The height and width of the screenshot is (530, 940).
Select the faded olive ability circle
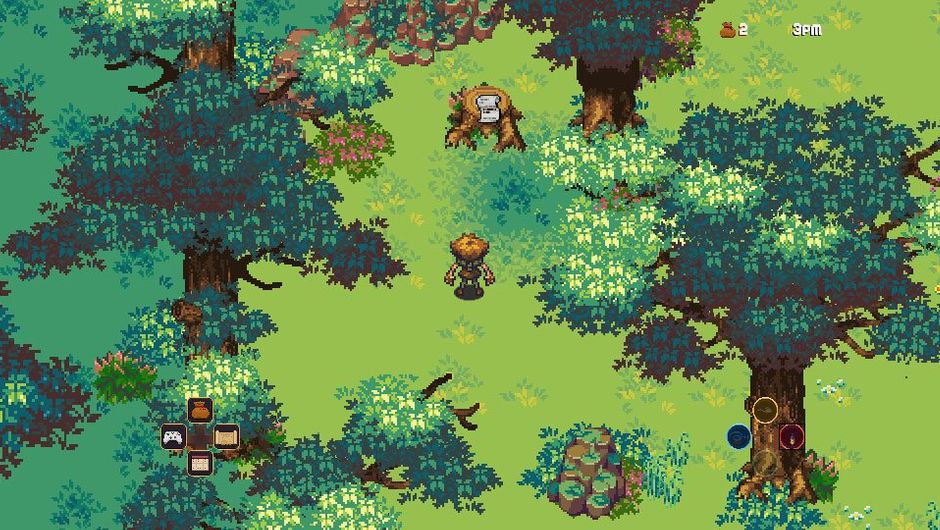pos(765,462)
